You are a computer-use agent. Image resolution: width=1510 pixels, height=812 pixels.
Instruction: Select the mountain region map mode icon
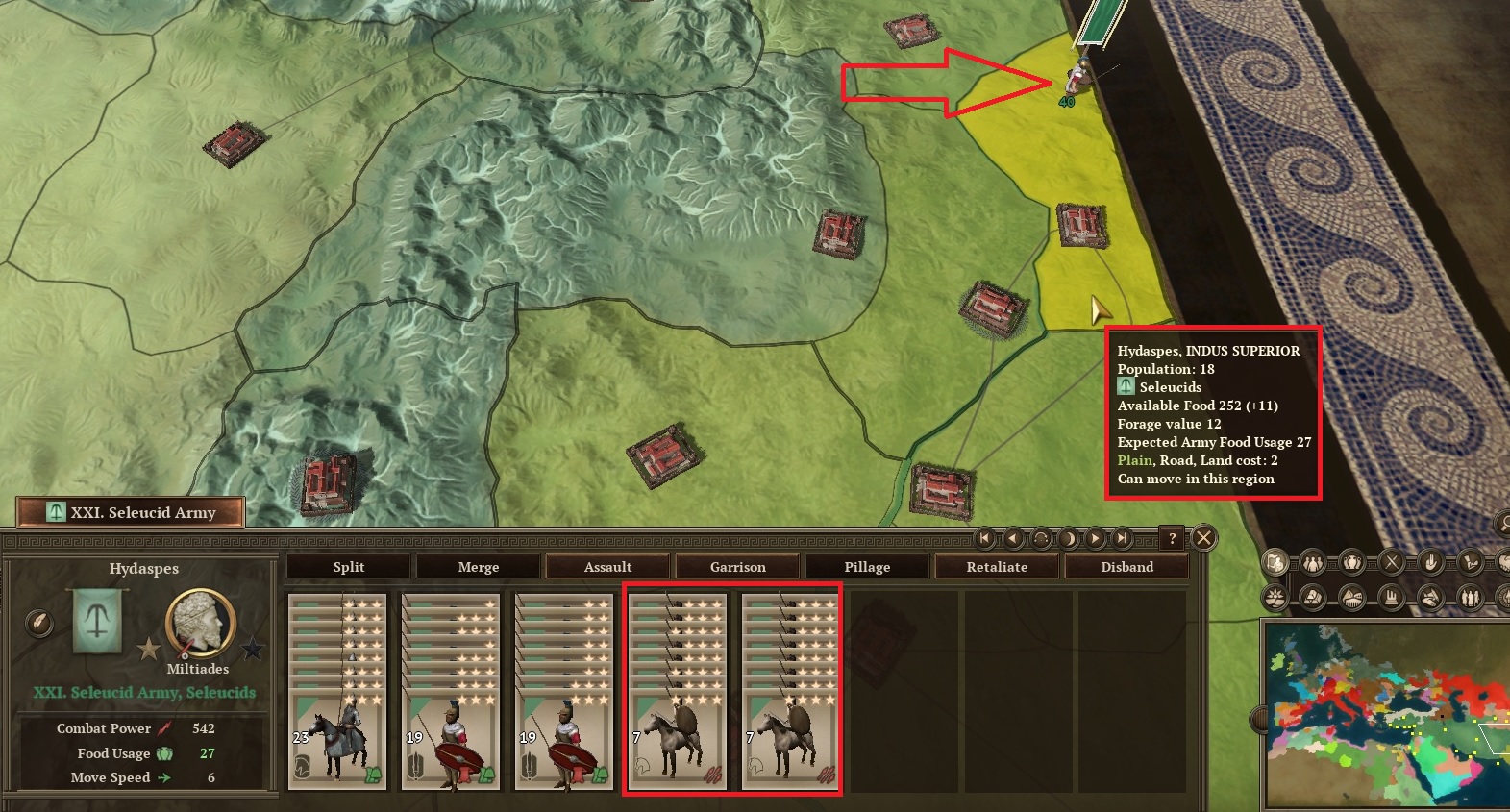[x=1350, y=597]
